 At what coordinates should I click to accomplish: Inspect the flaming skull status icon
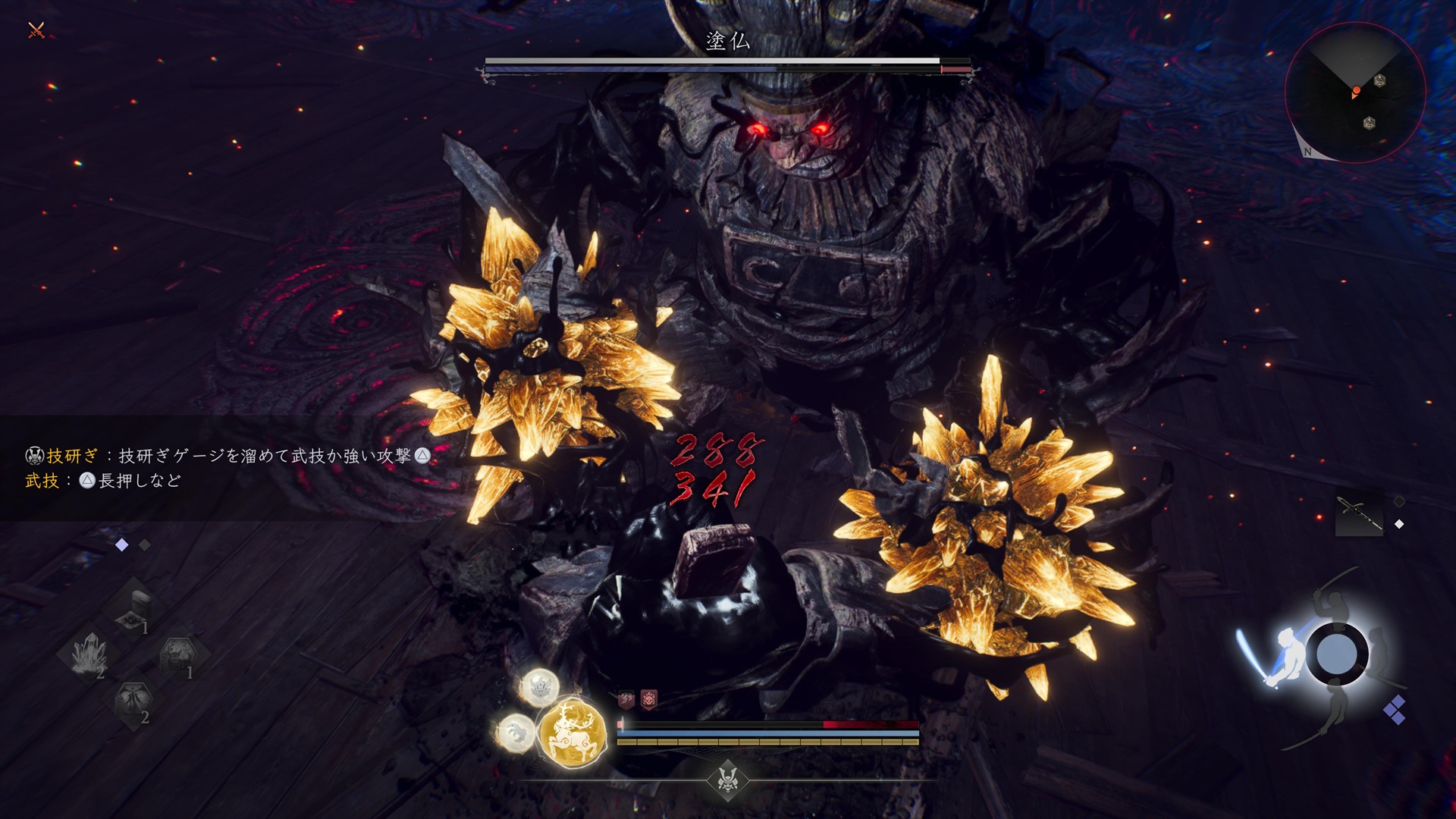649,699
